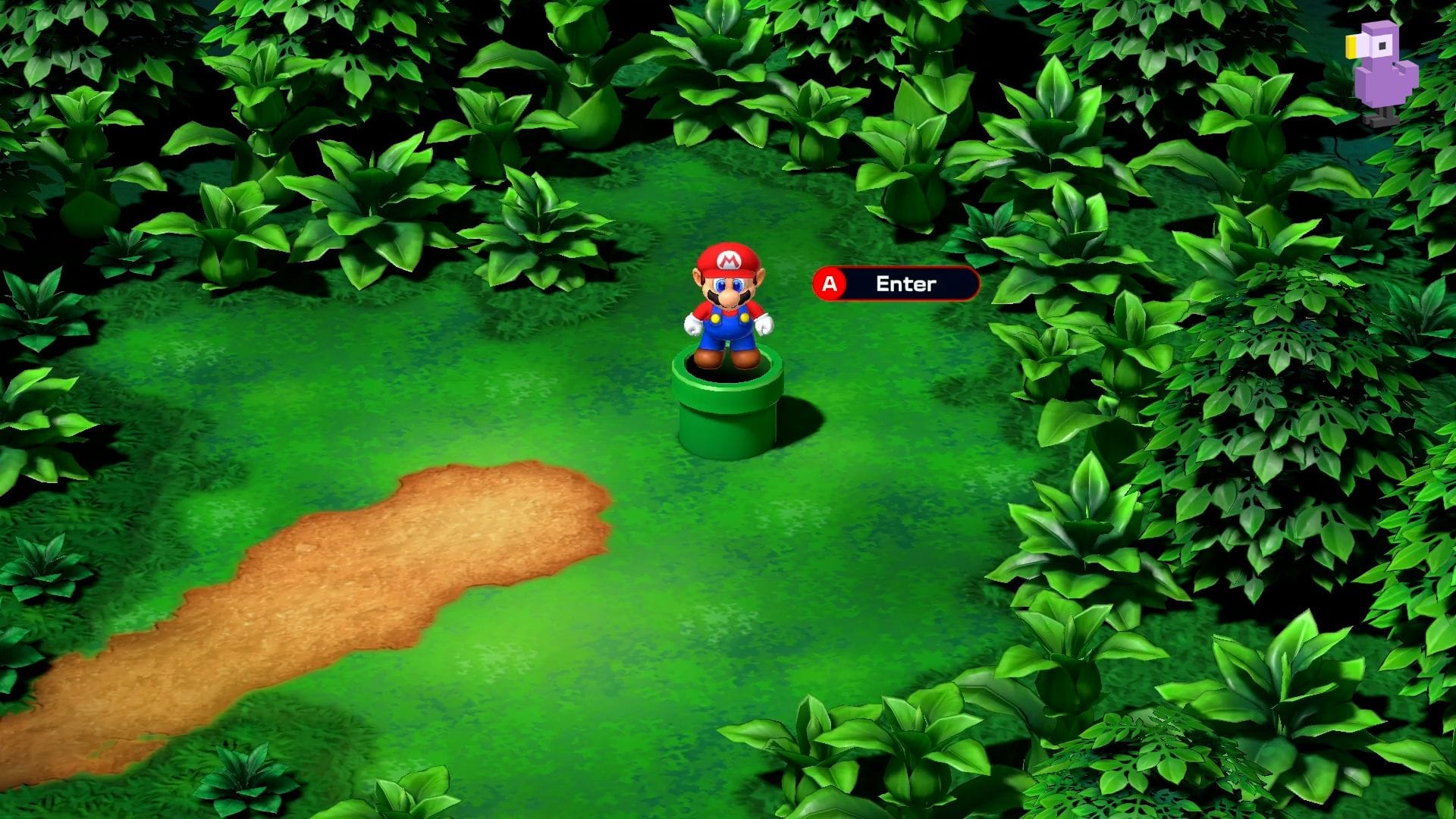Click the bird's yellow beak
Viewport: 1456px width, 819px height.
tap(1351, 47)
